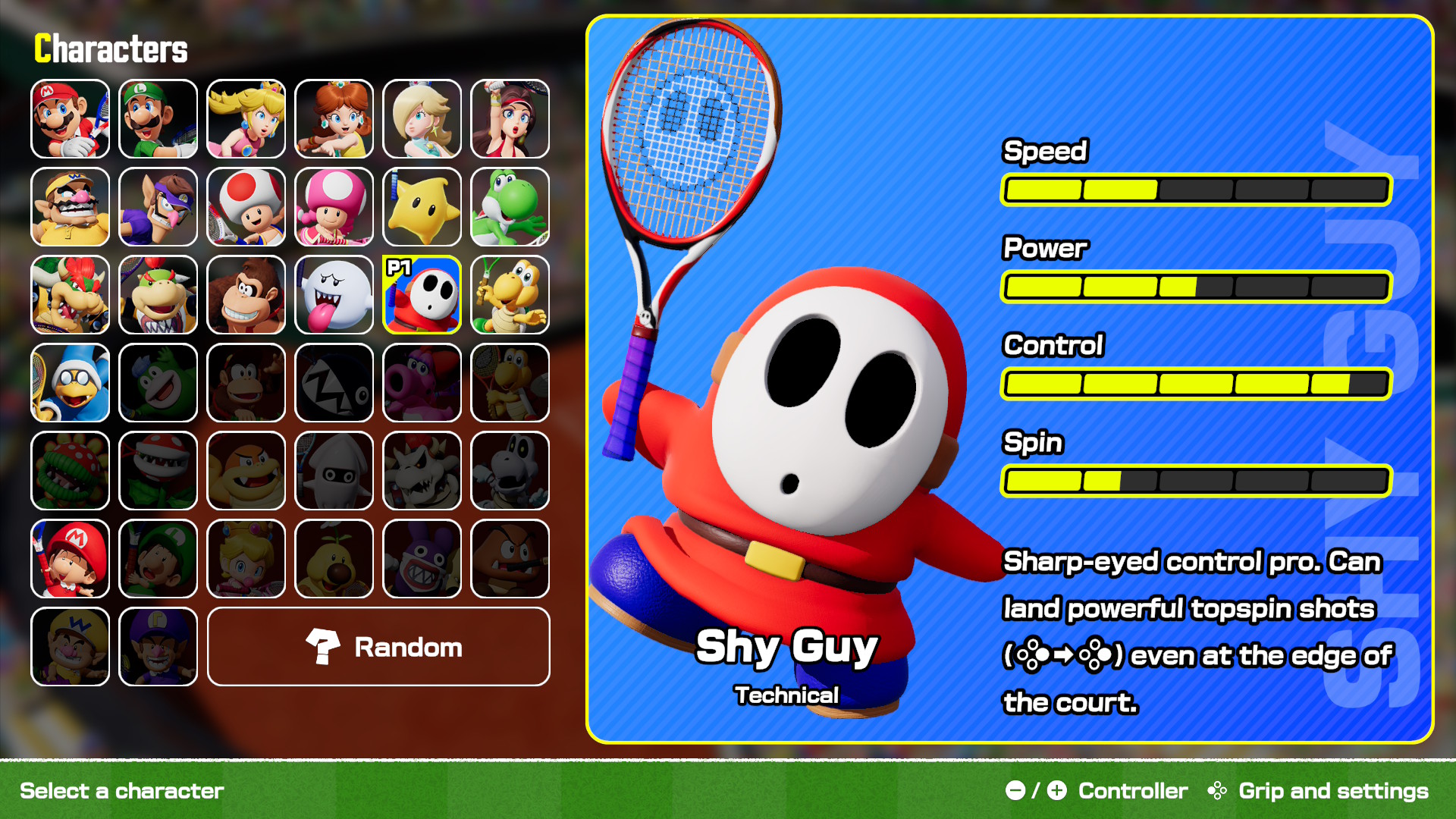Select Pauline's portrait
This screenshot has width=1456, height=819.
click(x=510, y=119)
